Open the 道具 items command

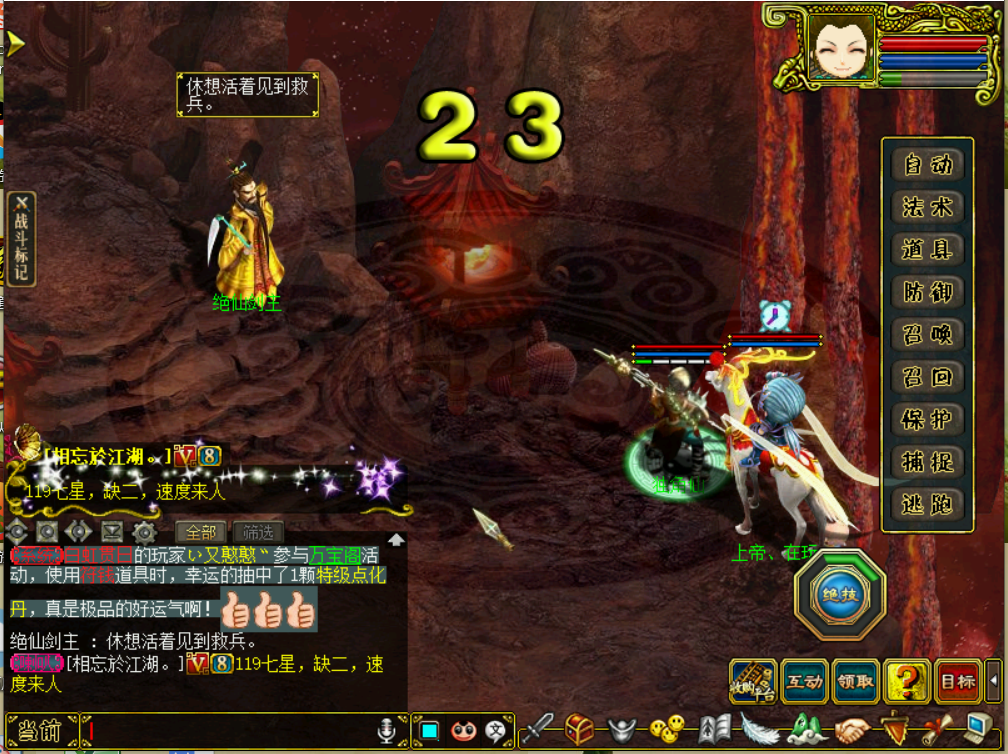point(928,249)
